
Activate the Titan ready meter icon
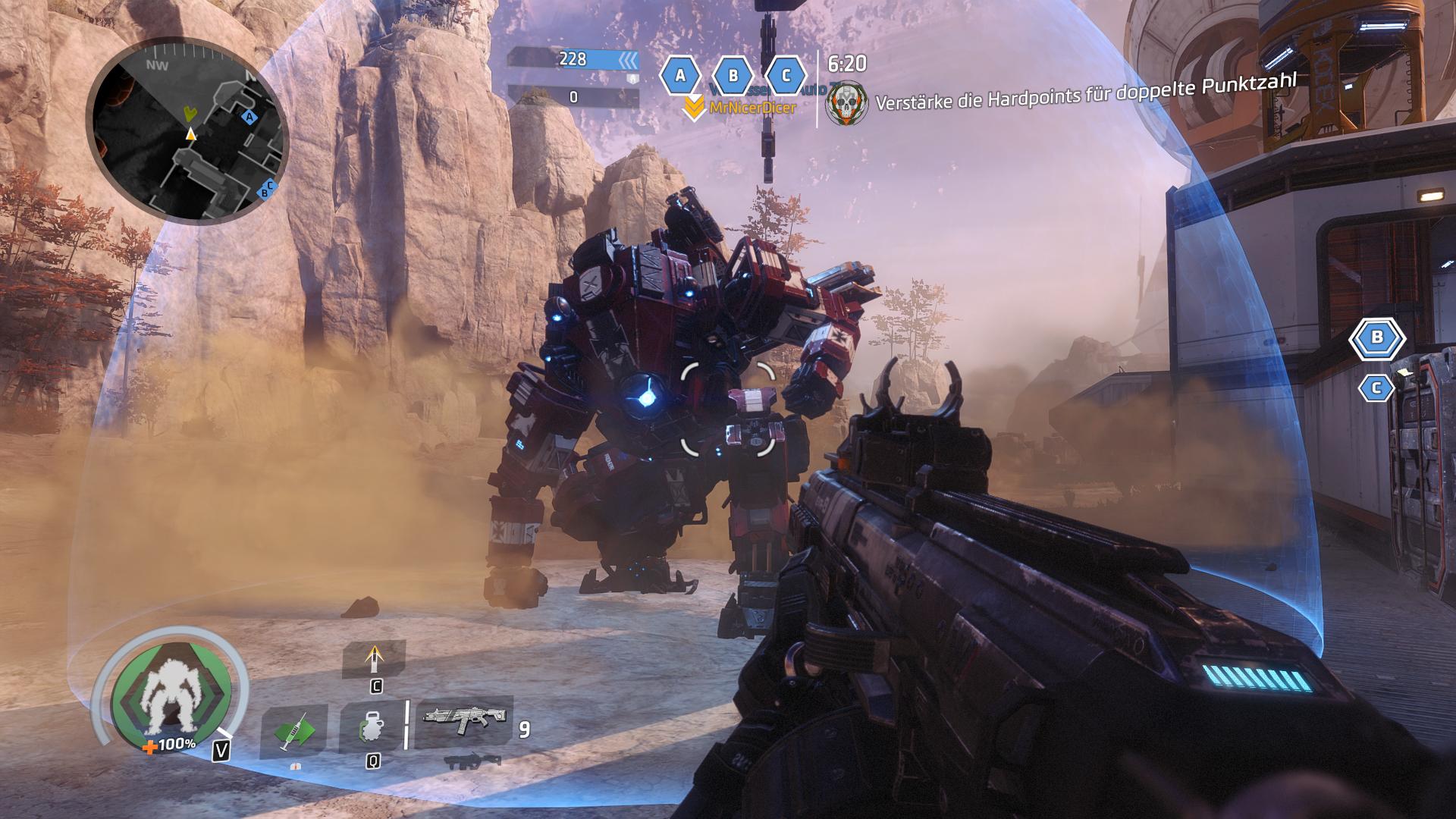(x=170, y=698)
